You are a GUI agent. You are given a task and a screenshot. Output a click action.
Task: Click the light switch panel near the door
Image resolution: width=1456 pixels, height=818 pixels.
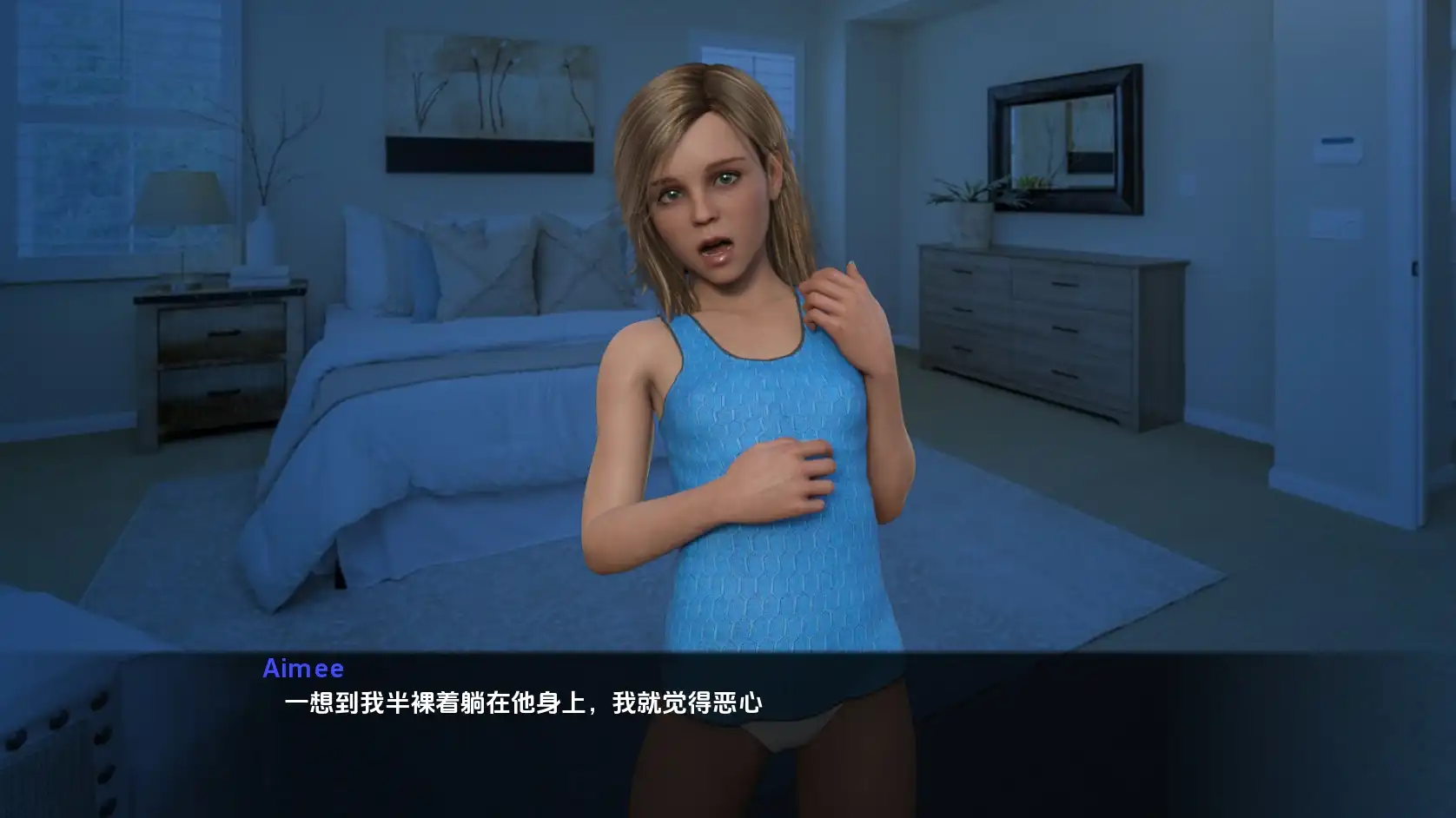1339,148
